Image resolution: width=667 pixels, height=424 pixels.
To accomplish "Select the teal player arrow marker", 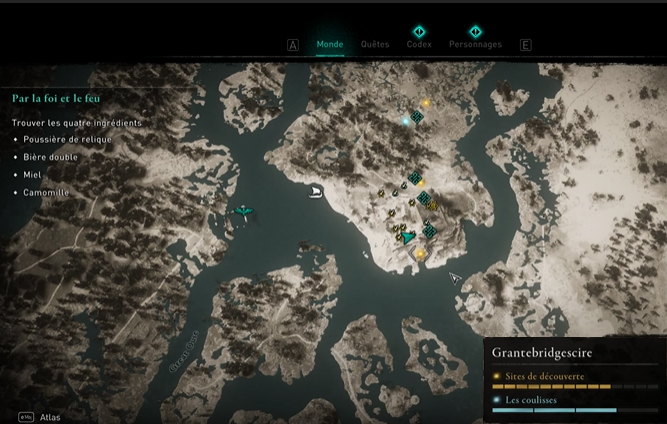I will point(408,238).
